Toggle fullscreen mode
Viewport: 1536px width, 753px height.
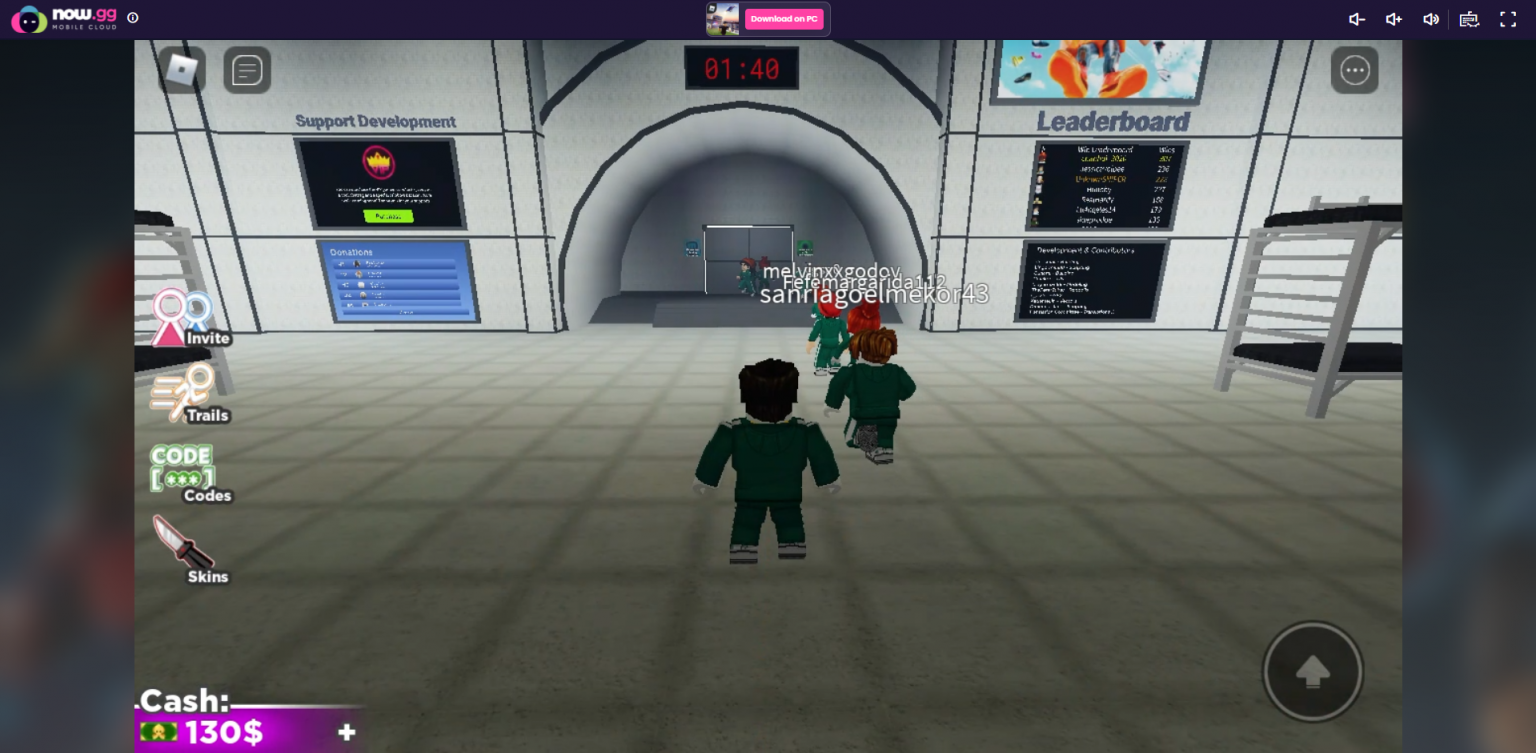[1507, 18]
